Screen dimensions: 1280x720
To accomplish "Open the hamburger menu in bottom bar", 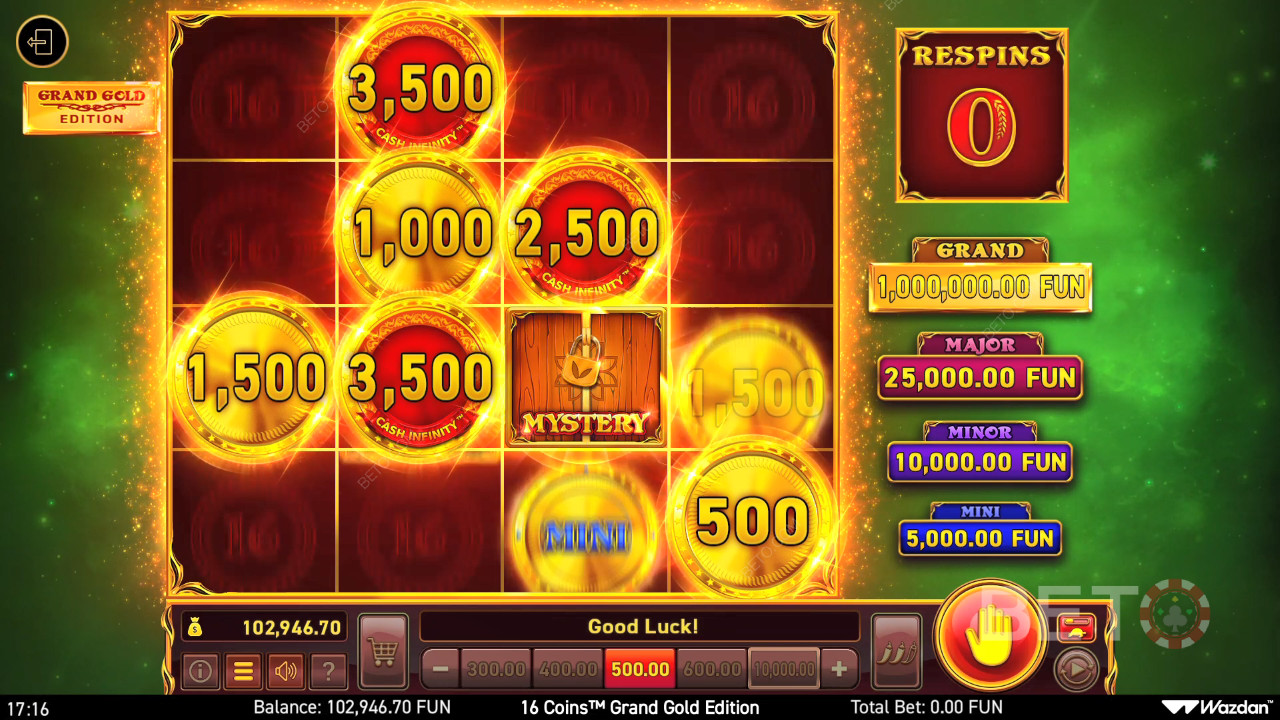I will coord(242,671).
